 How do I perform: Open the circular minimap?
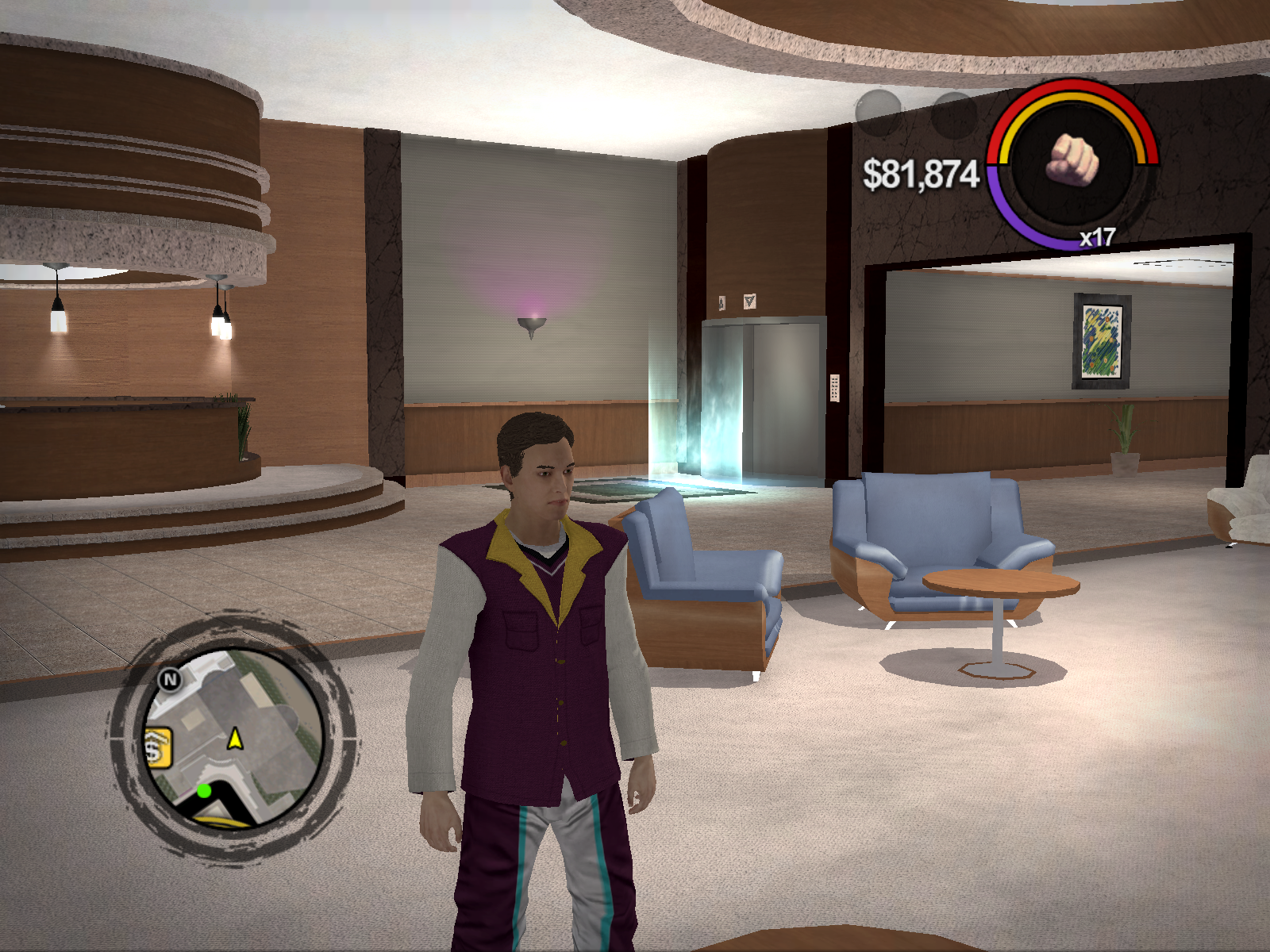(x=233, y=738)
